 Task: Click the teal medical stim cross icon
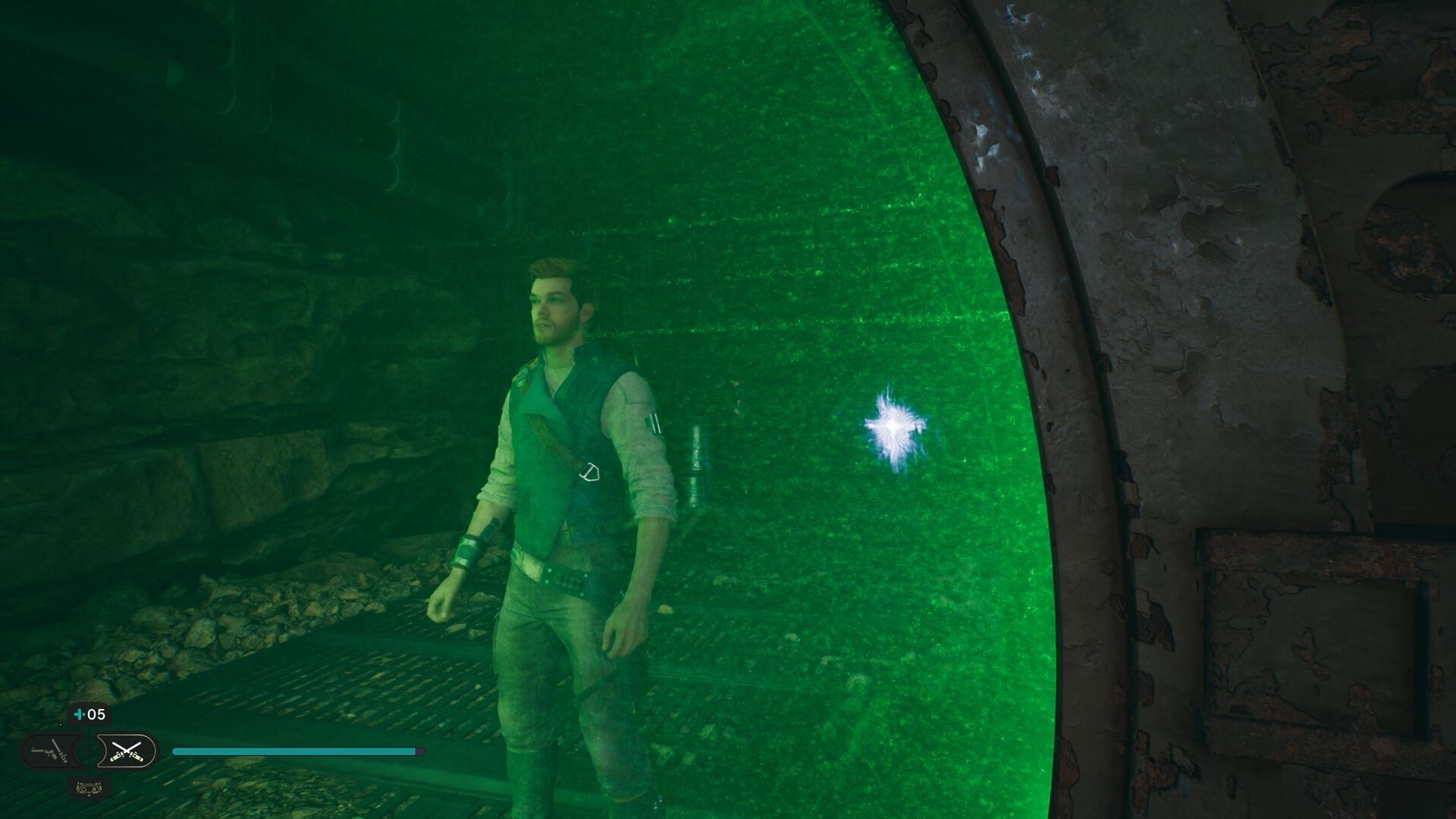79,714
